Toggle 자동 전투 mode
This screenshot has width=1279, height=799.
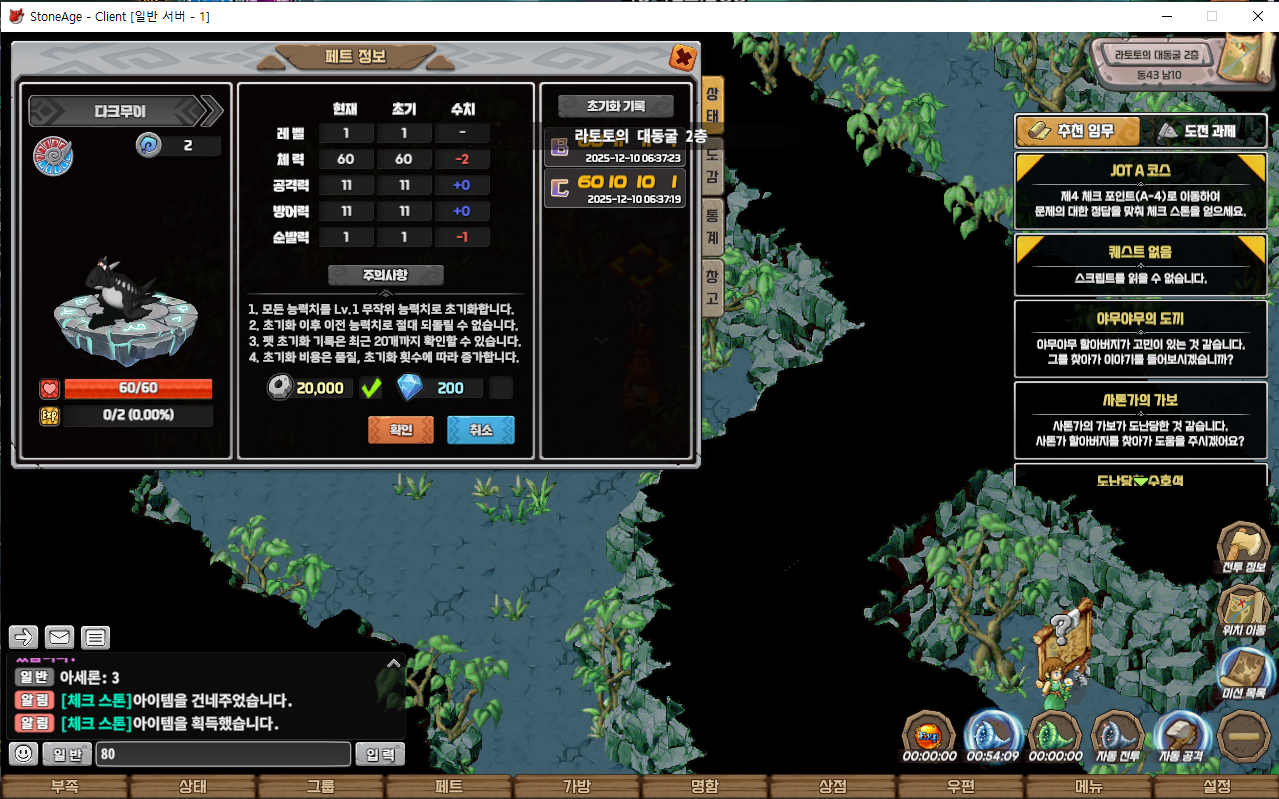click(1117, 737)
